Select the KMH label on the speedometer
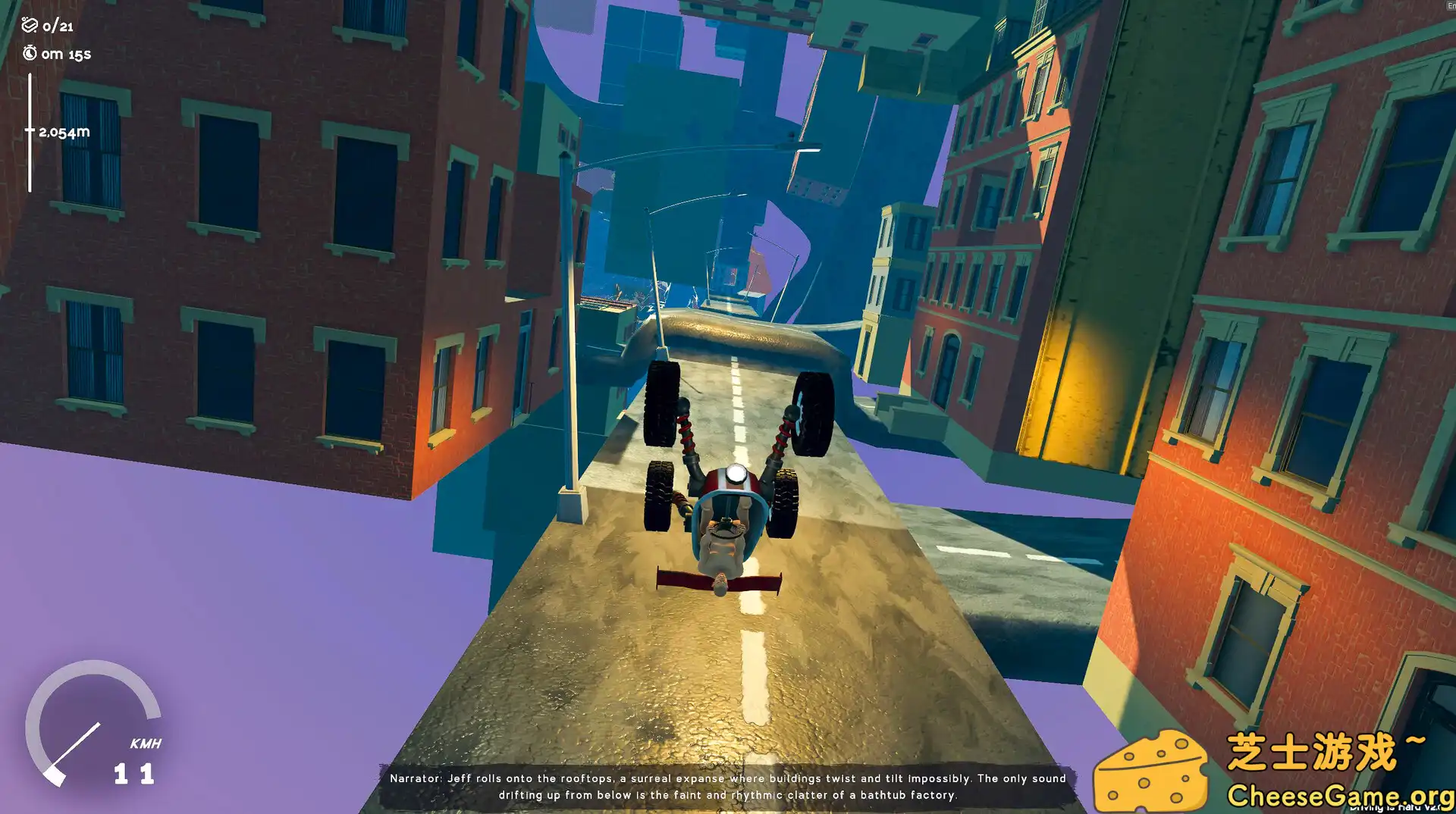Viewport: 1456px width, 814px height. coord(144,743)
